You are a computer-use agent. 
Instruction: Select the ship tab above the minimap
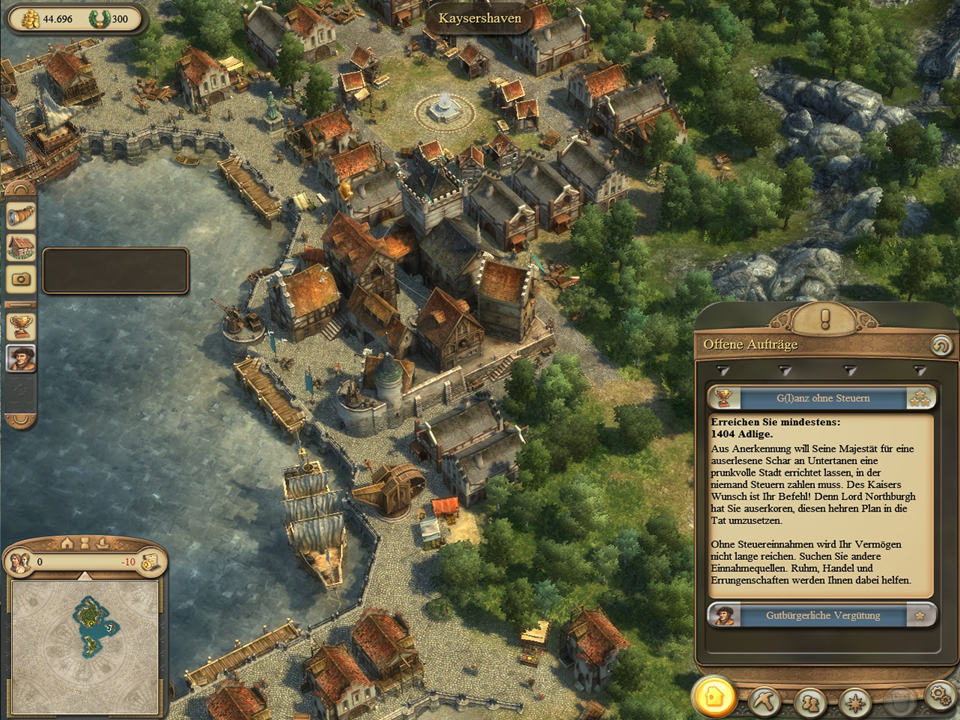101,543
